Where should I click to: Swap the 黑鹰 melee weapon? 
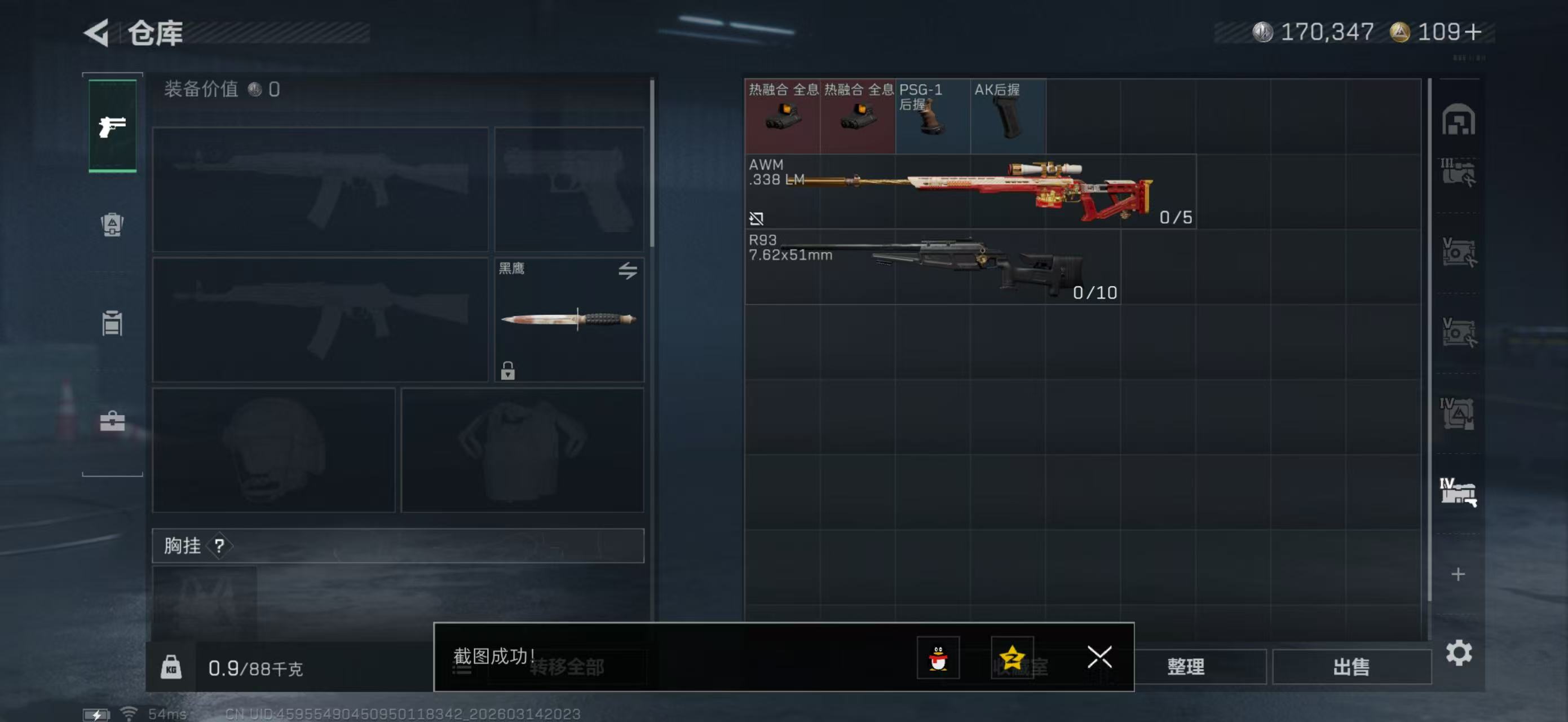pos(628,270)
